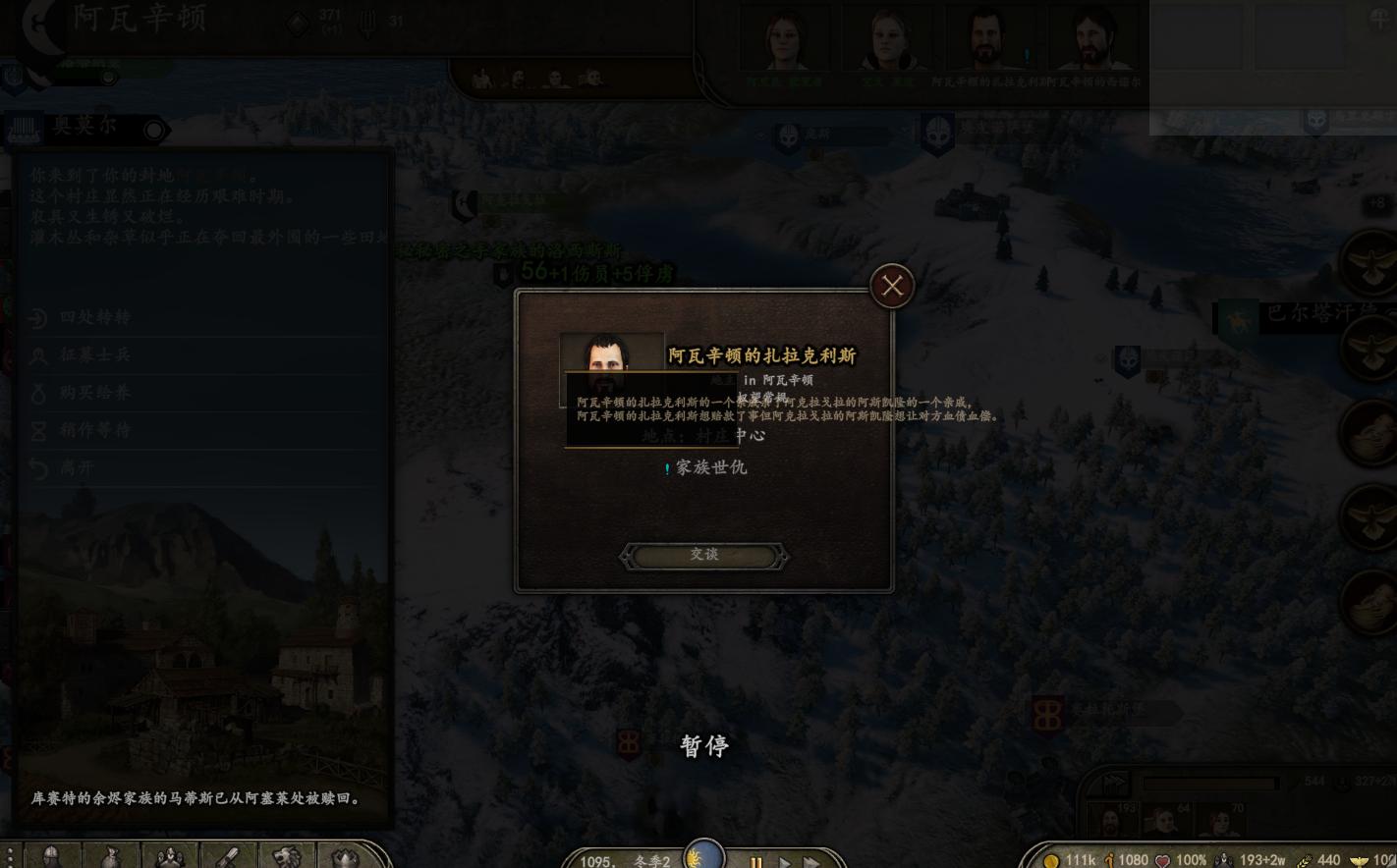Activate the fast-forward time button

point(811,861)
